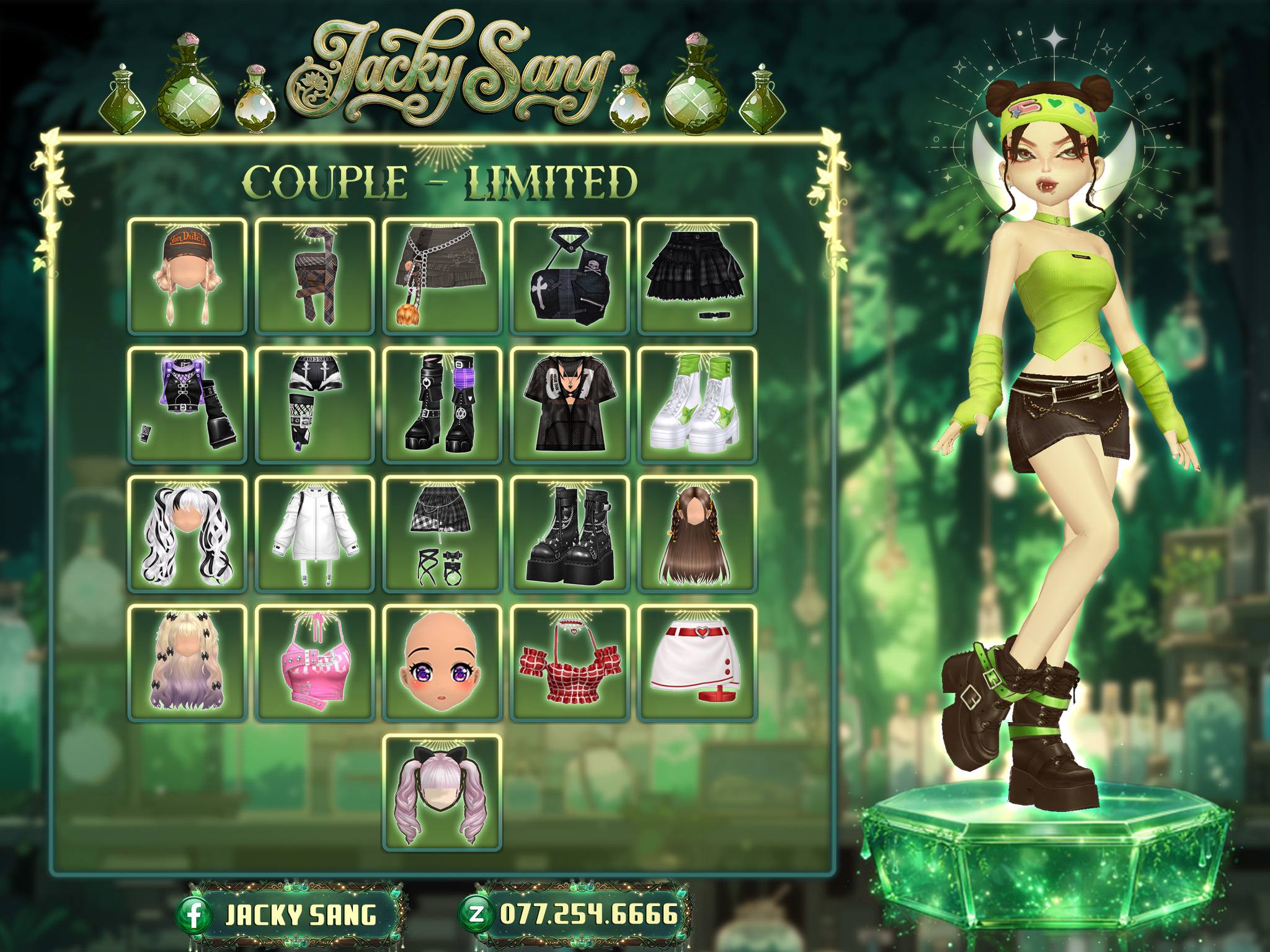The height and width of the screenshot is (952, 1270).
Task: Pick the blonde-purple hair with black bows
Action: pyautogui.click(x=187, y=663)
